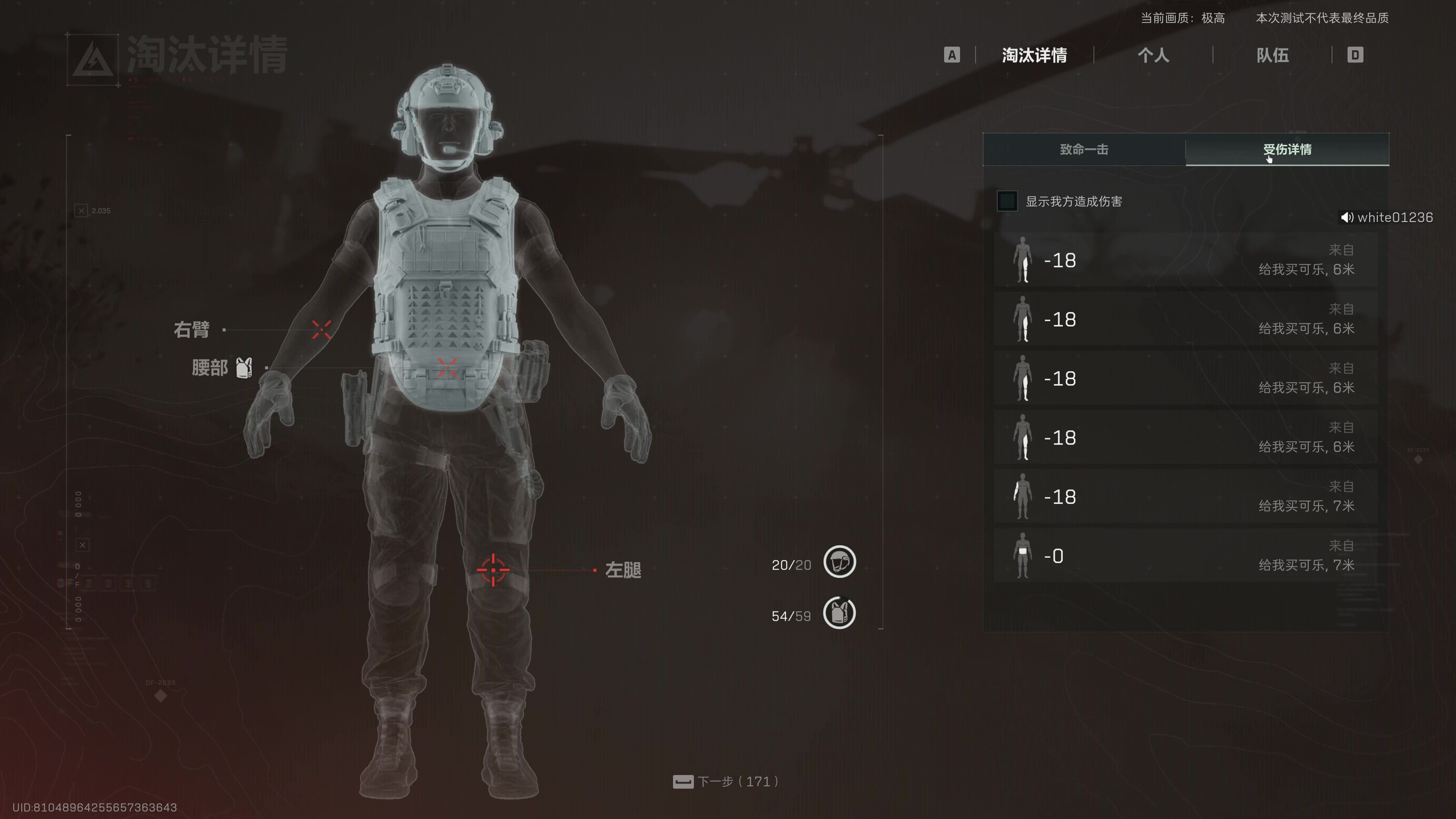Viewport: 1456px width, 819px height.
Task: Click the -0 damage record row
Action: pyautogui.click(x=1185, y=555)
